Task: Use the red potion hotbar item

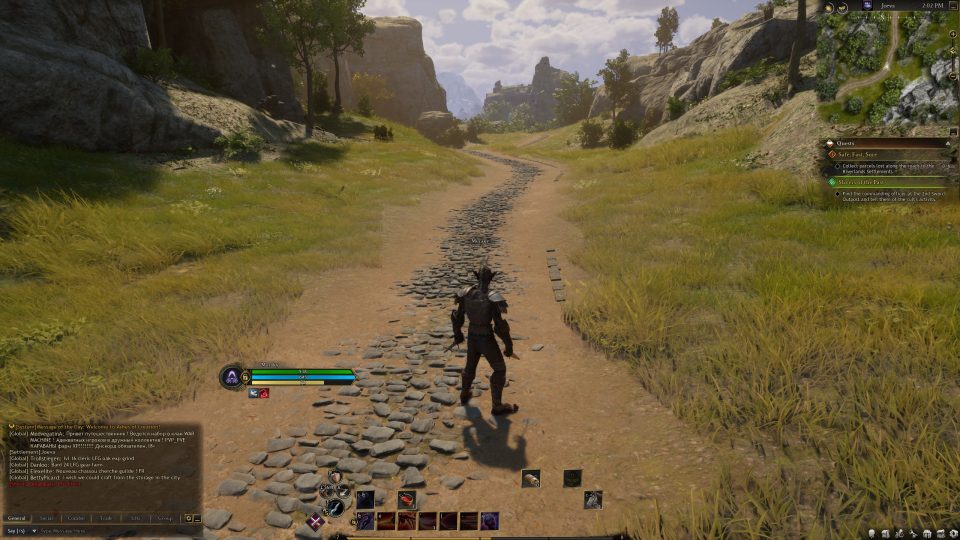Action: pyautogui.click(x=407, y=499)
